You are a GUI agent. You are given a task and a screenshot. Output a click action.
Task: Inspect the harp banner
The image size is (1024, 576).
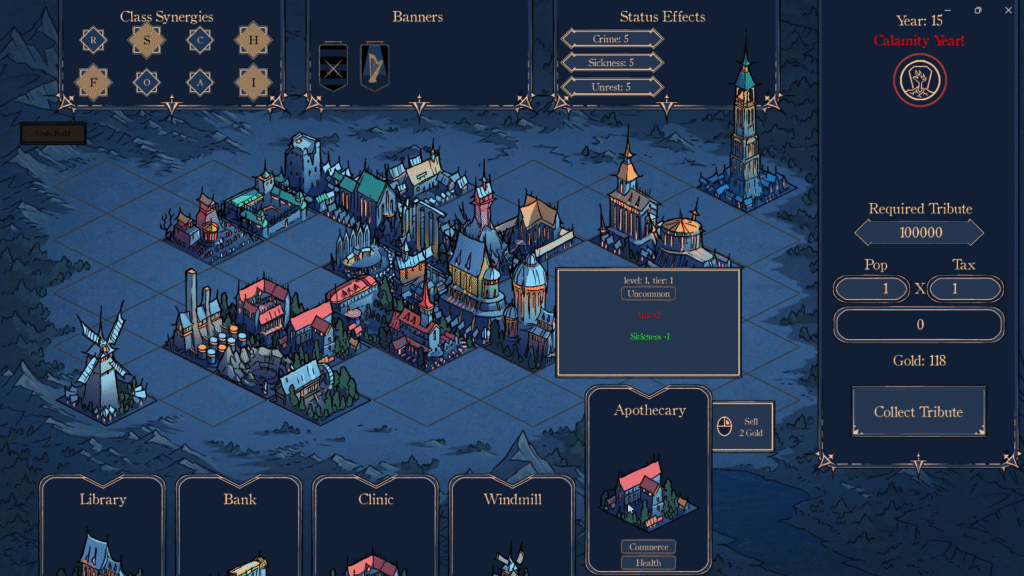point(375,66)
